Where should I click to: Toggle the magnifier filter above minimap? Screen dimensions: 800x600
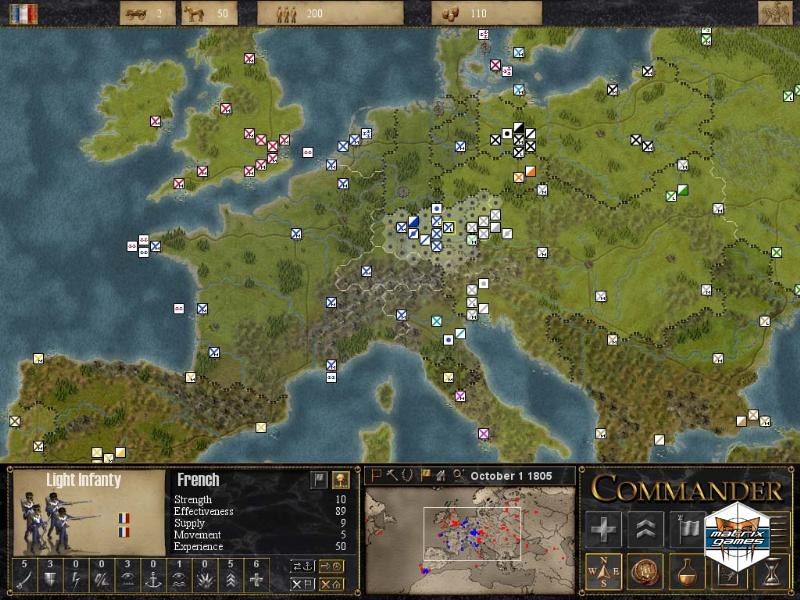point(457,474)
